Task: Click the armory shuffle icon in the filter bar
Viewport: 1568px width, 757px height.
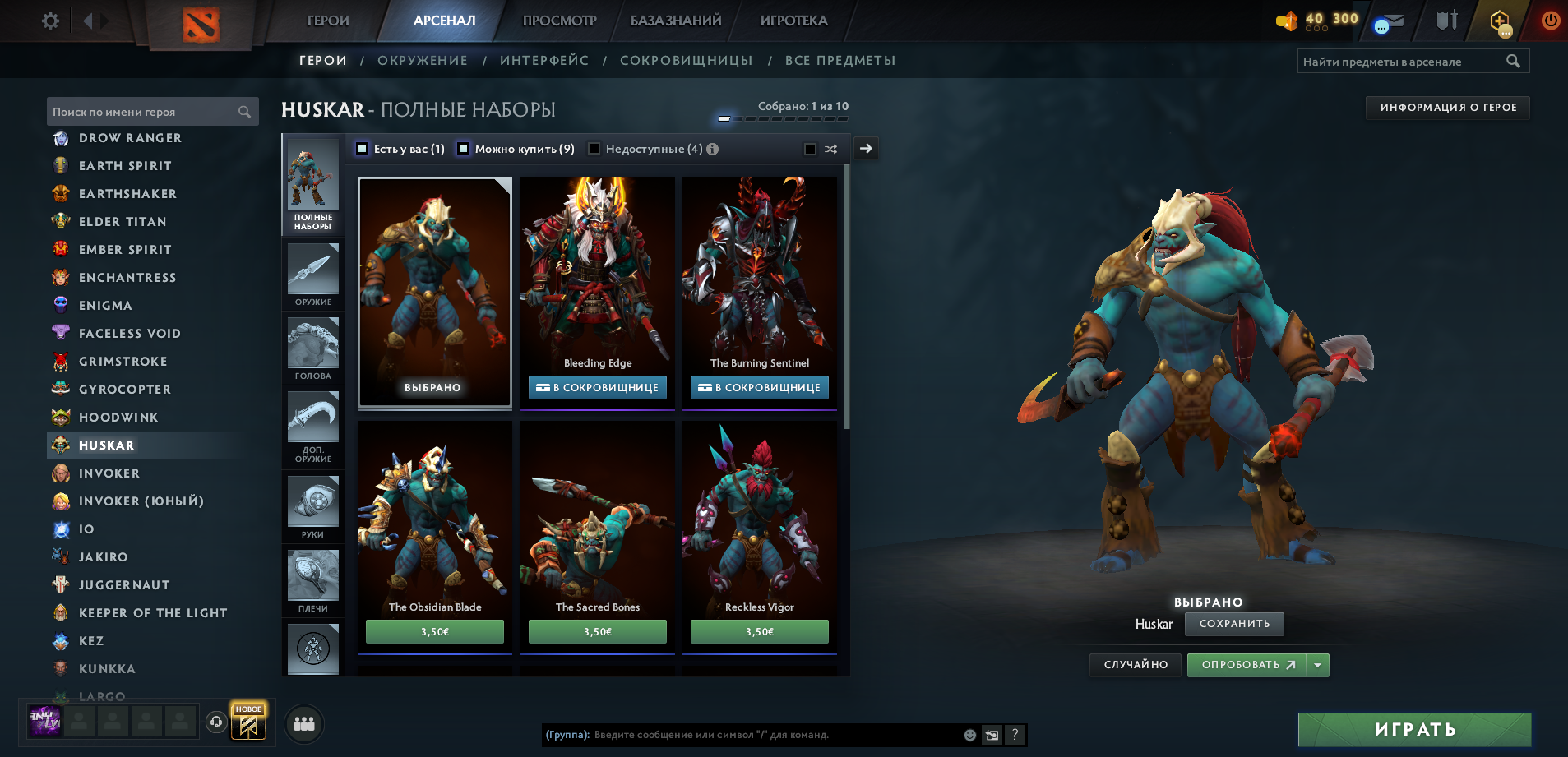Action: (831, 149)
